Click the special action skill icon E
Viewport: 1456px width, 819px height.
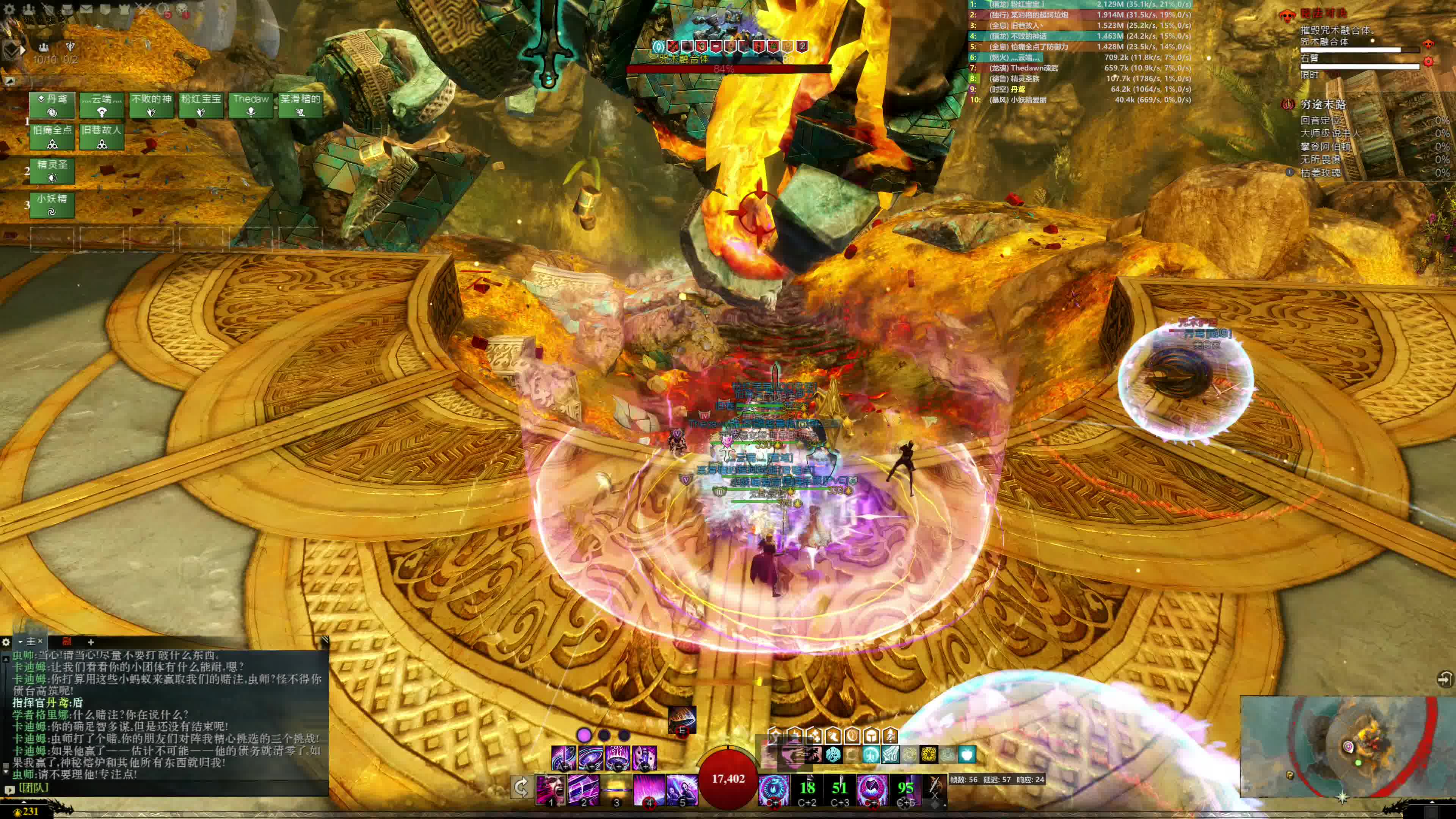point(682,720)
